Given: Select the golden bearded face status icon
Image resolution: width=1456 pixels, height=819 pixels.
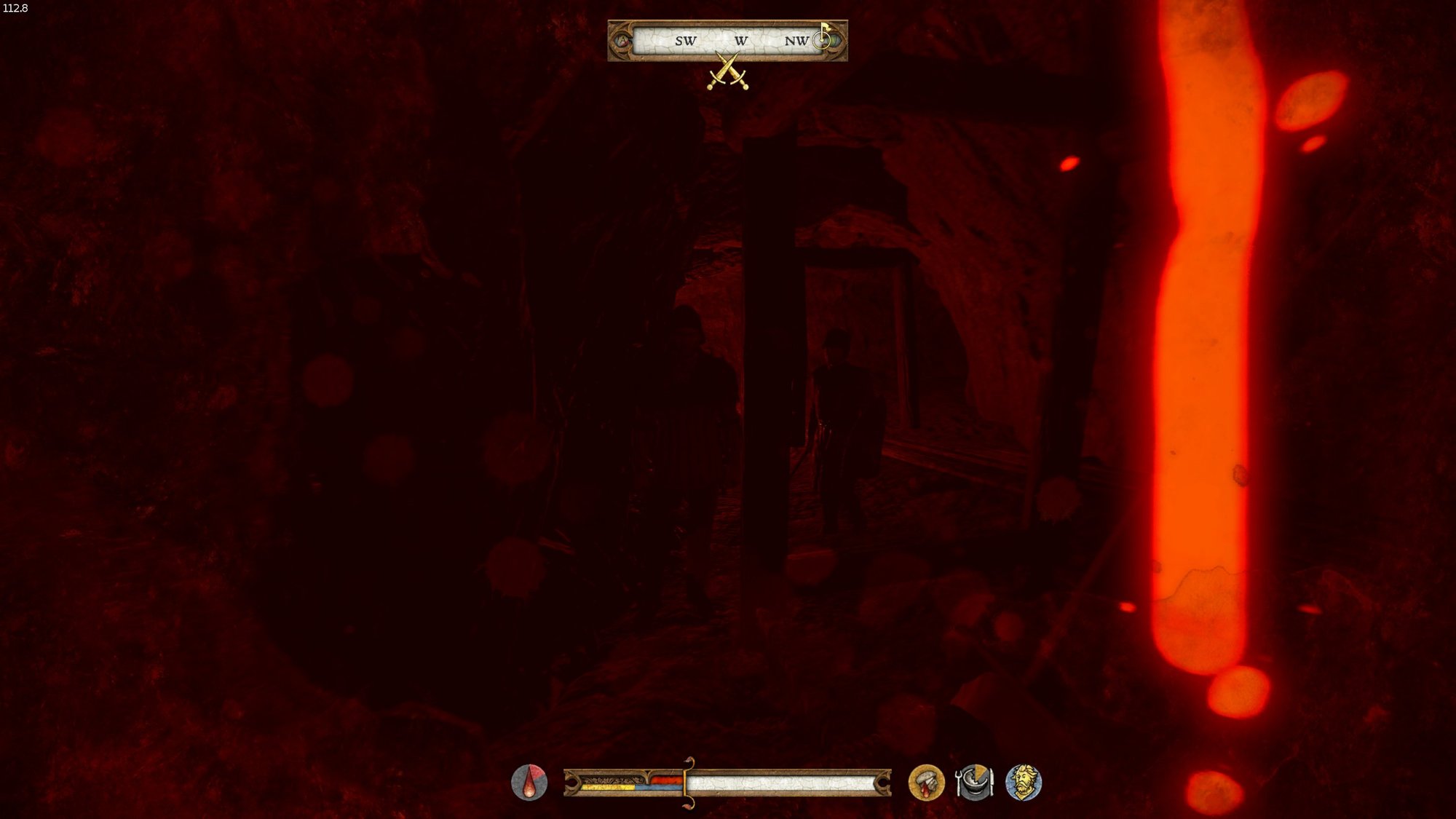Looking at the screenshot, I should coord(1023,783).
